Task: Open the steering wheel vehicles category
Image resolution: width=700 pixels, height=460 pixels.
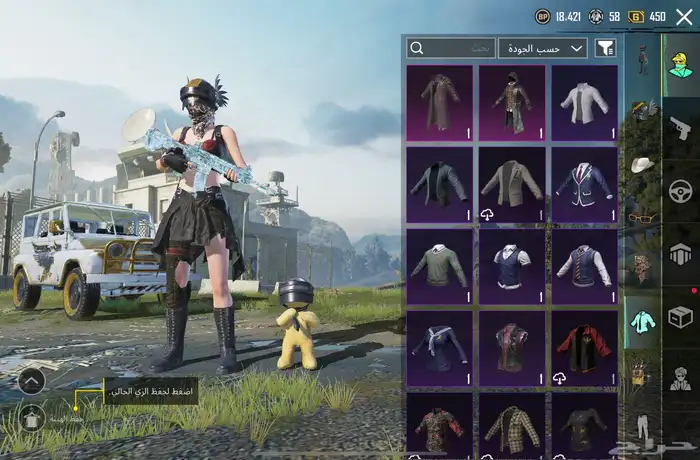Action: (x=680, y=190)
